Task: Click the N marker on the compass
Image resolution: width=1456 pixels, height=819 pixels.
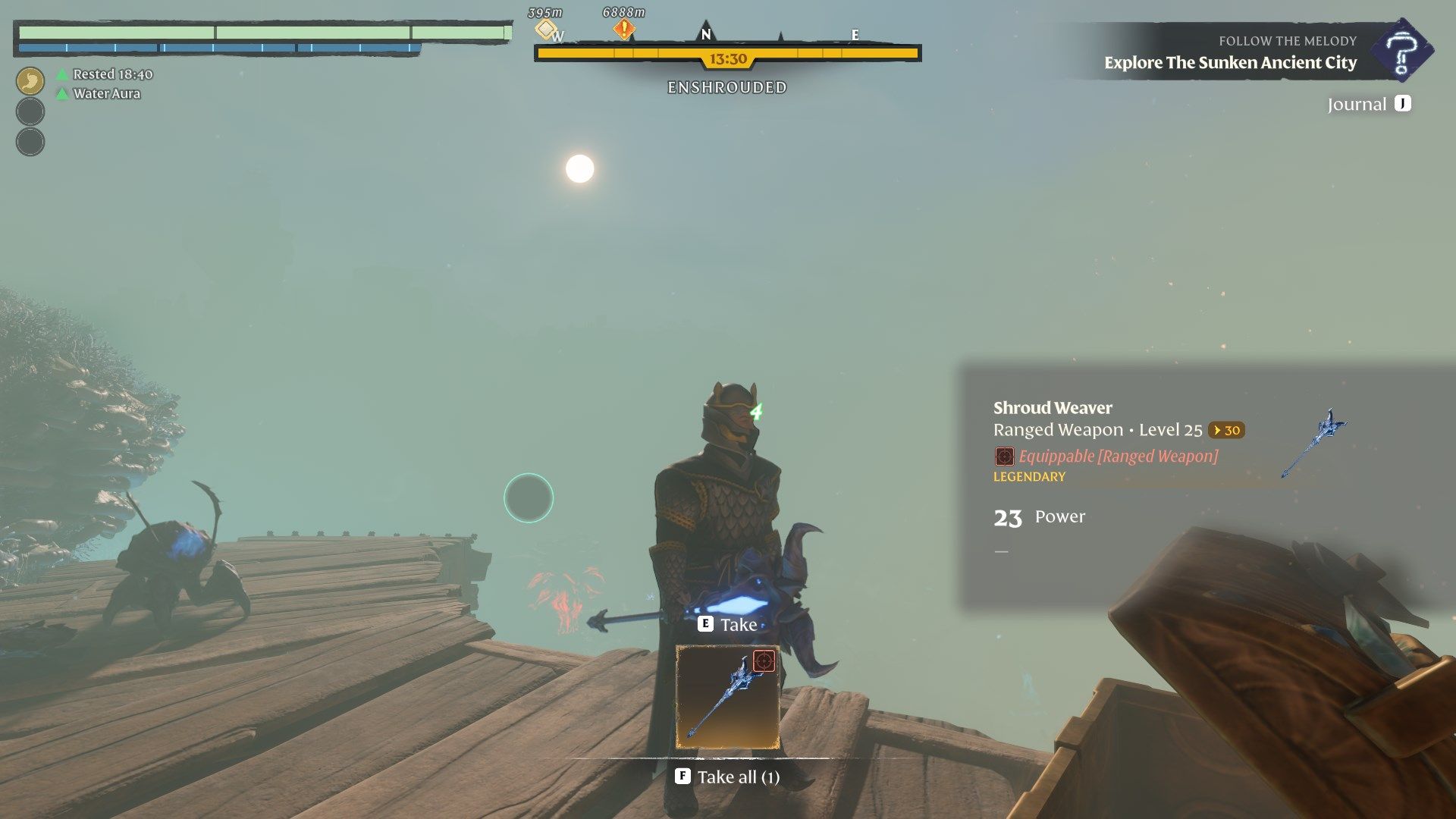Action: (x=704, y=34)
